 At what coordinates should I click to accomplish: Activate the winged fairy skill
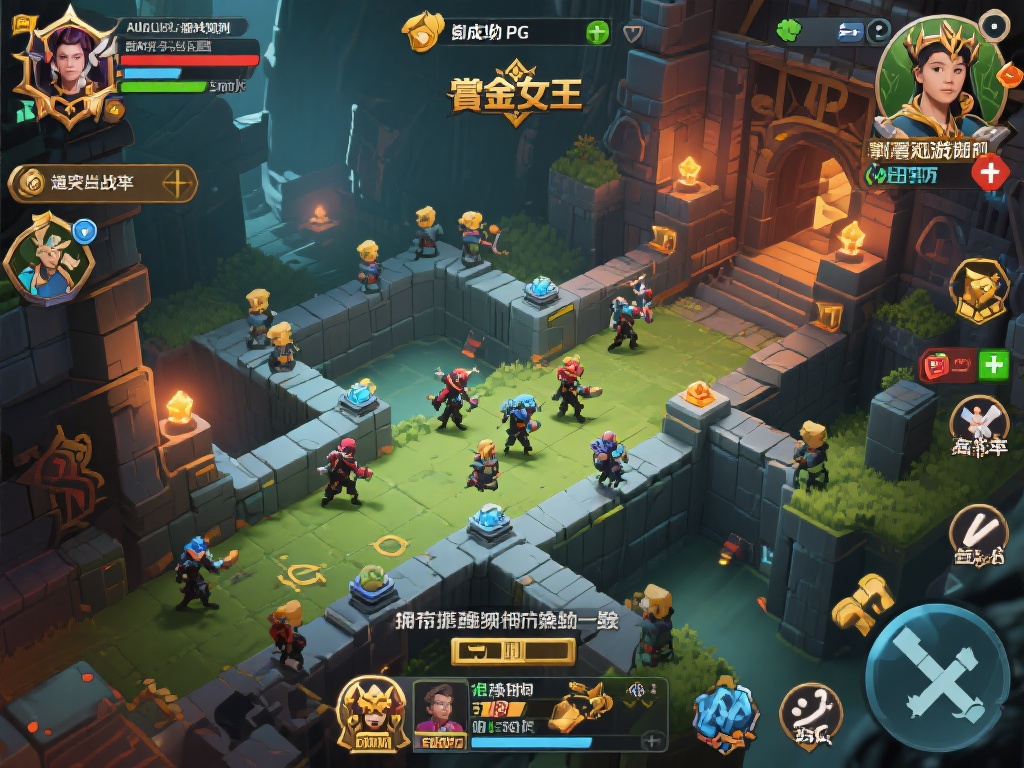(x=977, y=426)
